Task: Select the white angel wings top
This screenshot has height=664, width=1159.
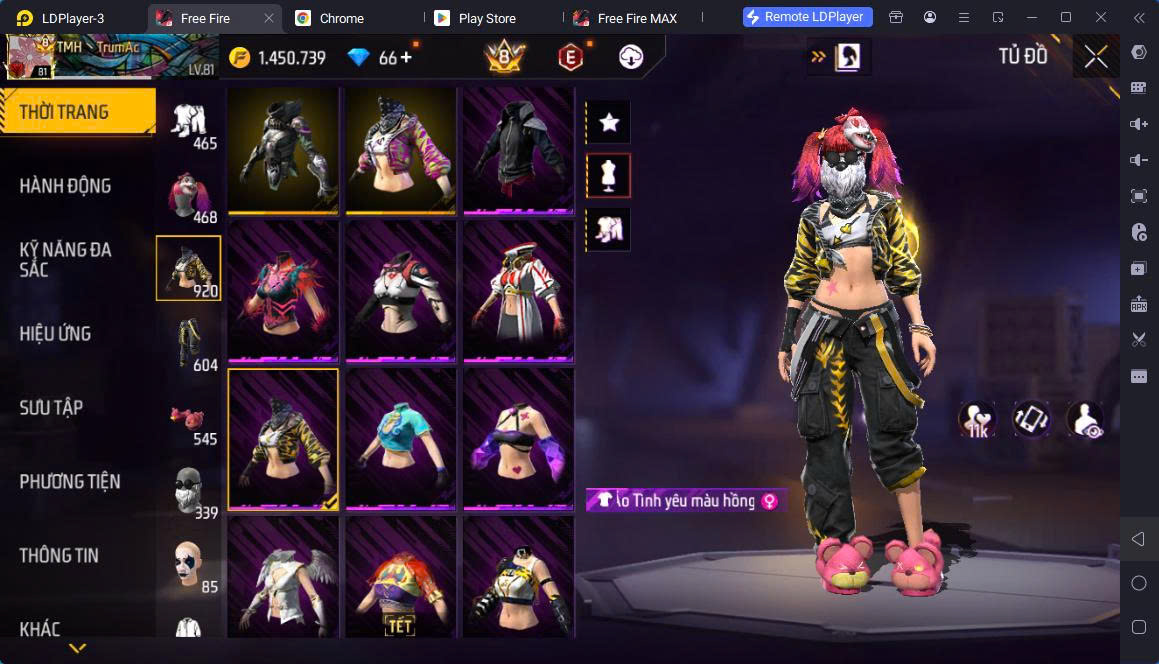Action: pos(283,577)
